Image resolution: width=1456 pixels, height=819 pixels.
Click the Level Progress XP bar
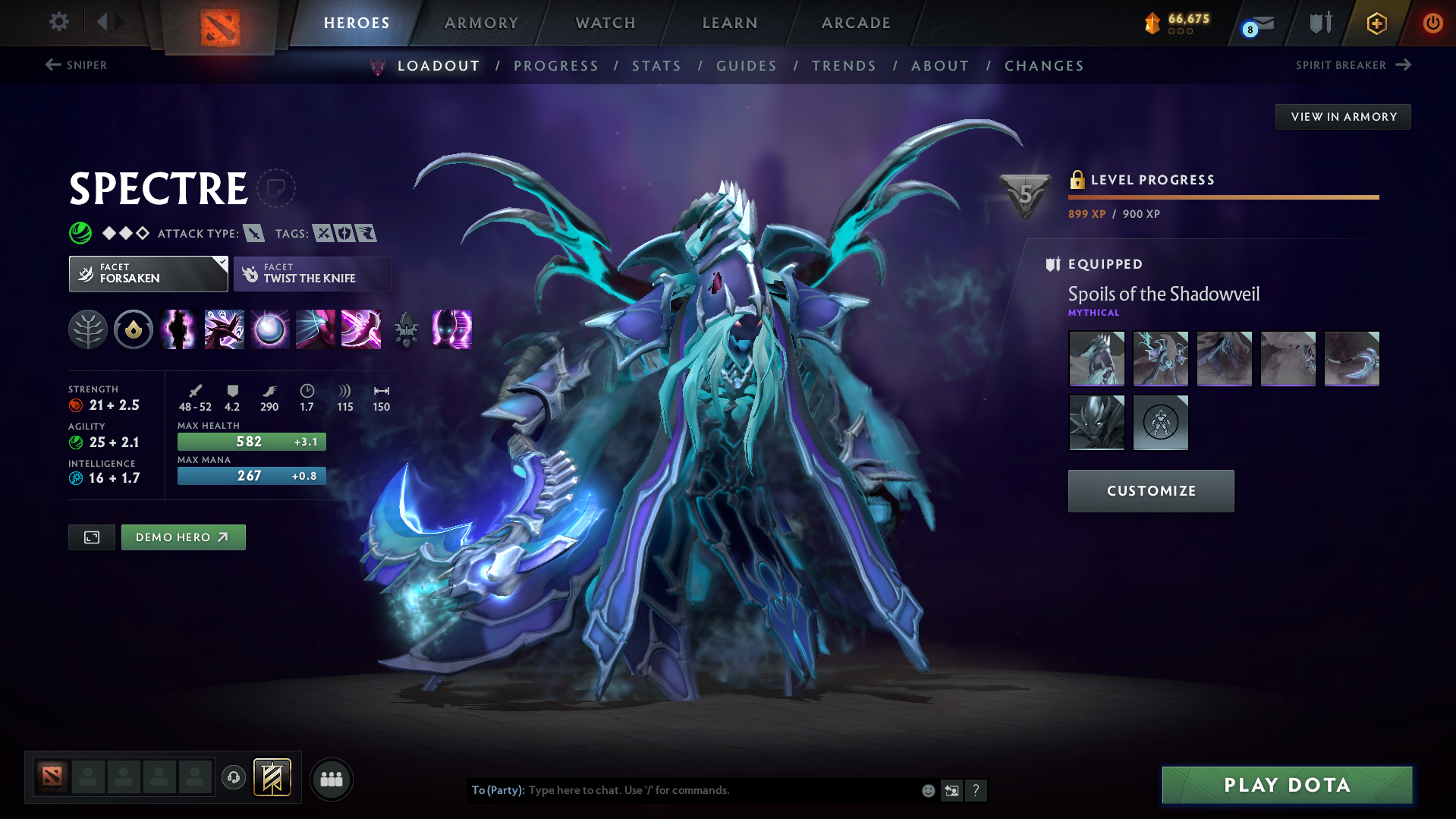[1223, 198]
